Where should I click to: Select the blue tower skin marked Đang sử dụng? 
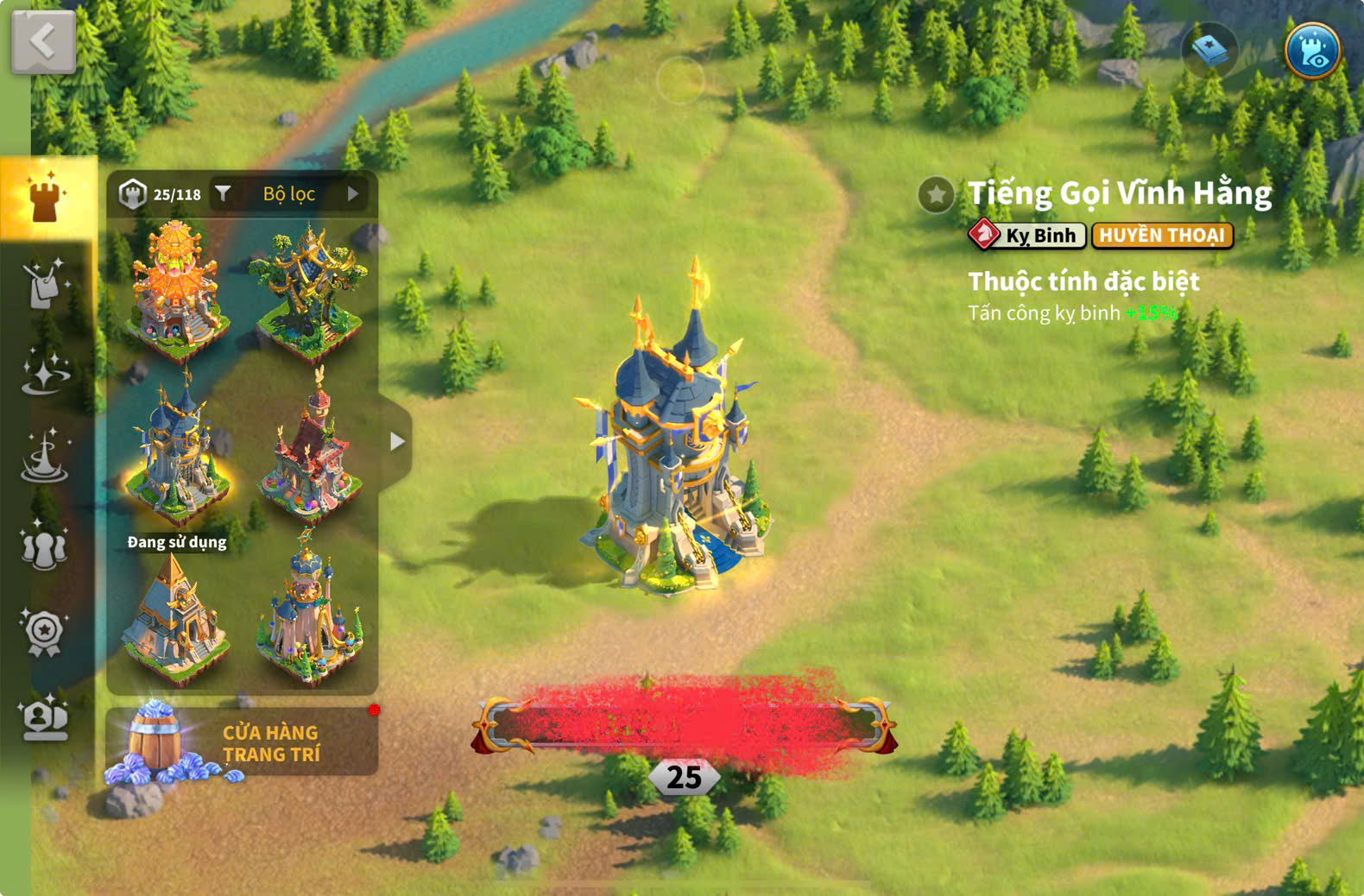click(176, 453)
